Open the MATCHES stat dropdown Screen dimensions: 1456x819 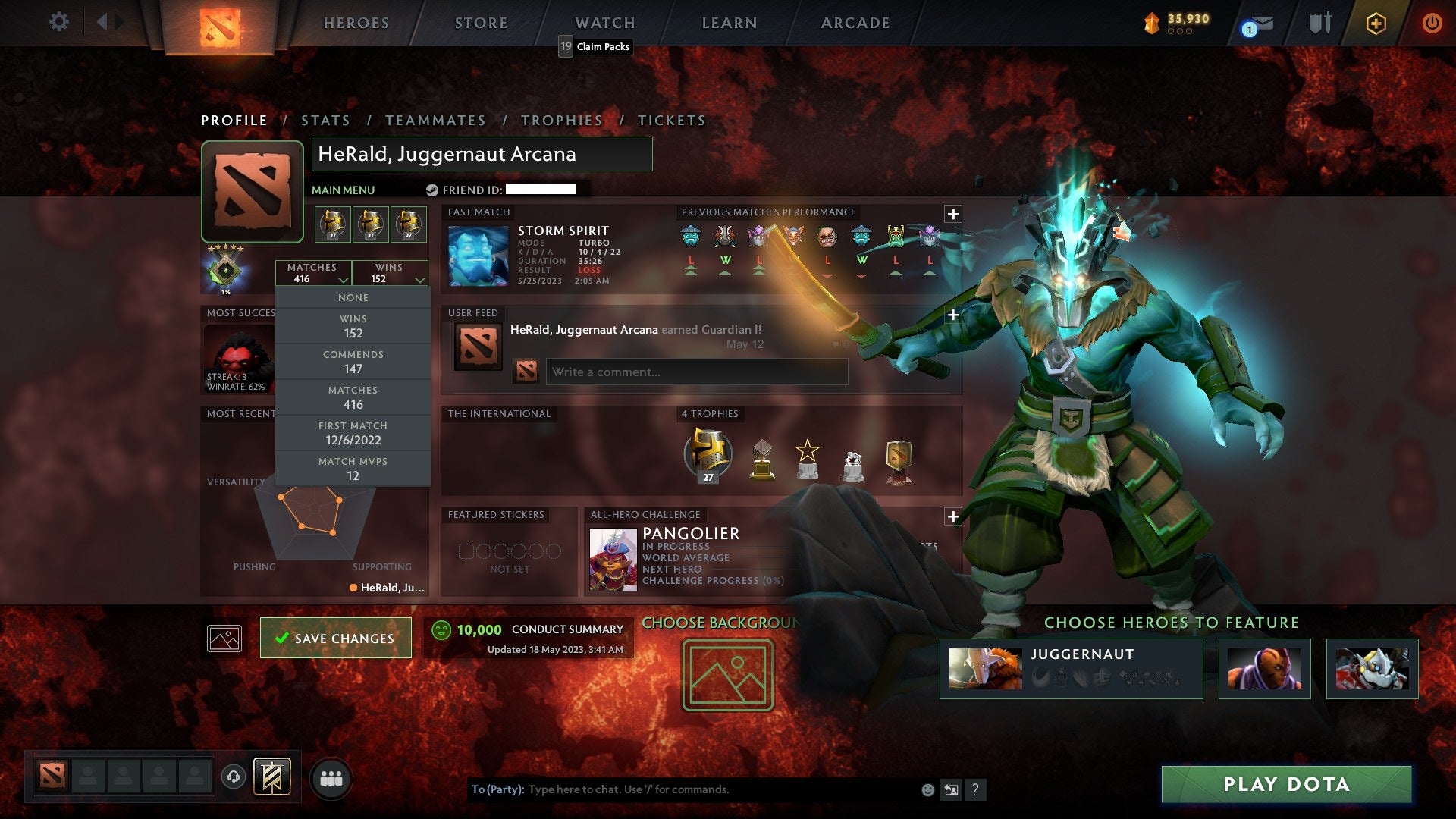[314, 273]
